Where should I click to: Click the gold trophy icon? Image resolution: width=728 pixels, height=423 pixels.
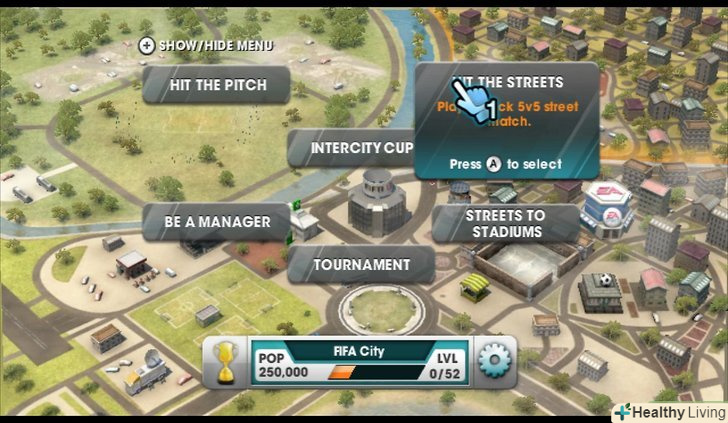coord(228,362)
